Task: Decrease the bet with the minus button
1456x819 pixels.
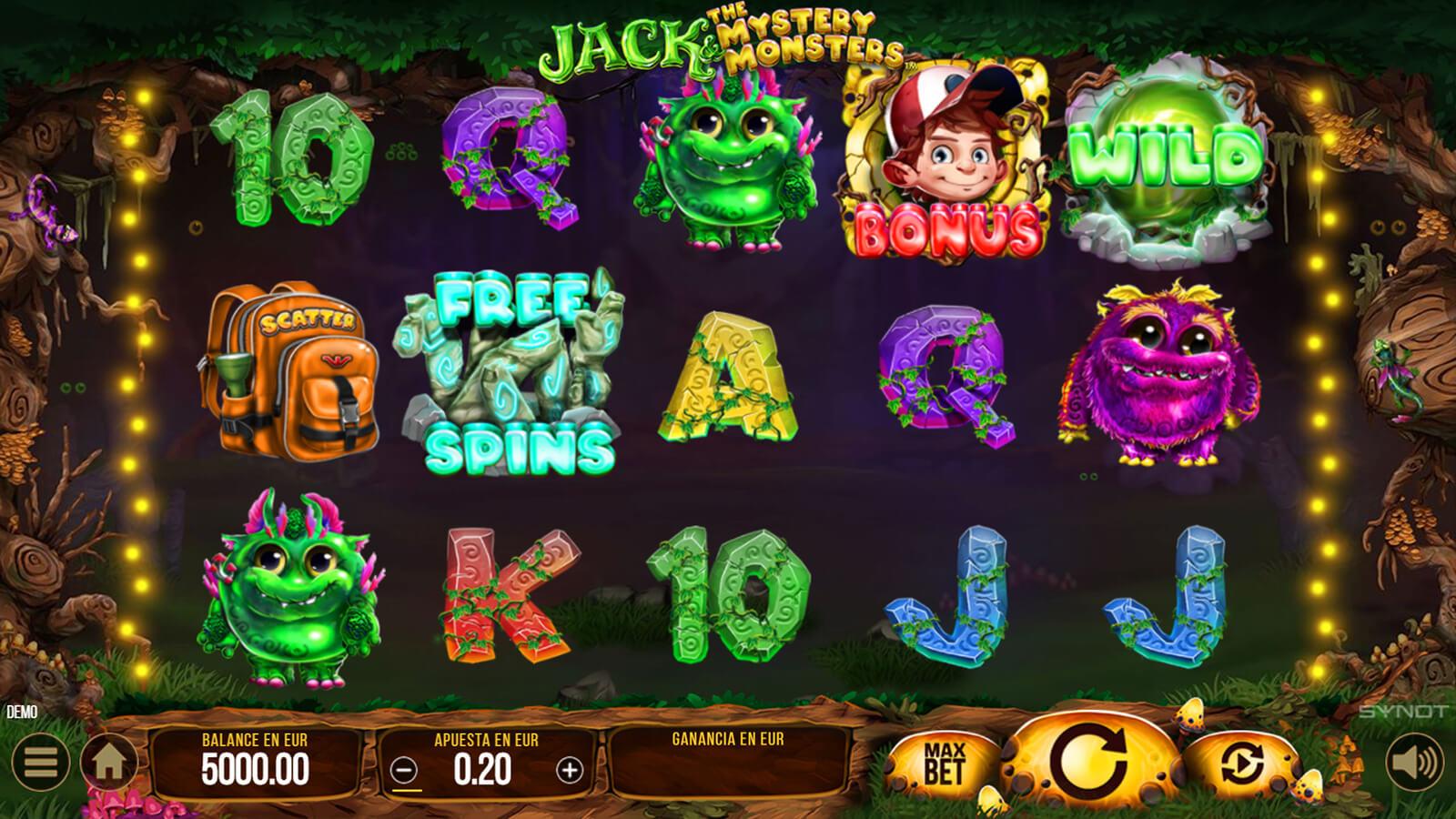Action: click(x=404, y=771)
